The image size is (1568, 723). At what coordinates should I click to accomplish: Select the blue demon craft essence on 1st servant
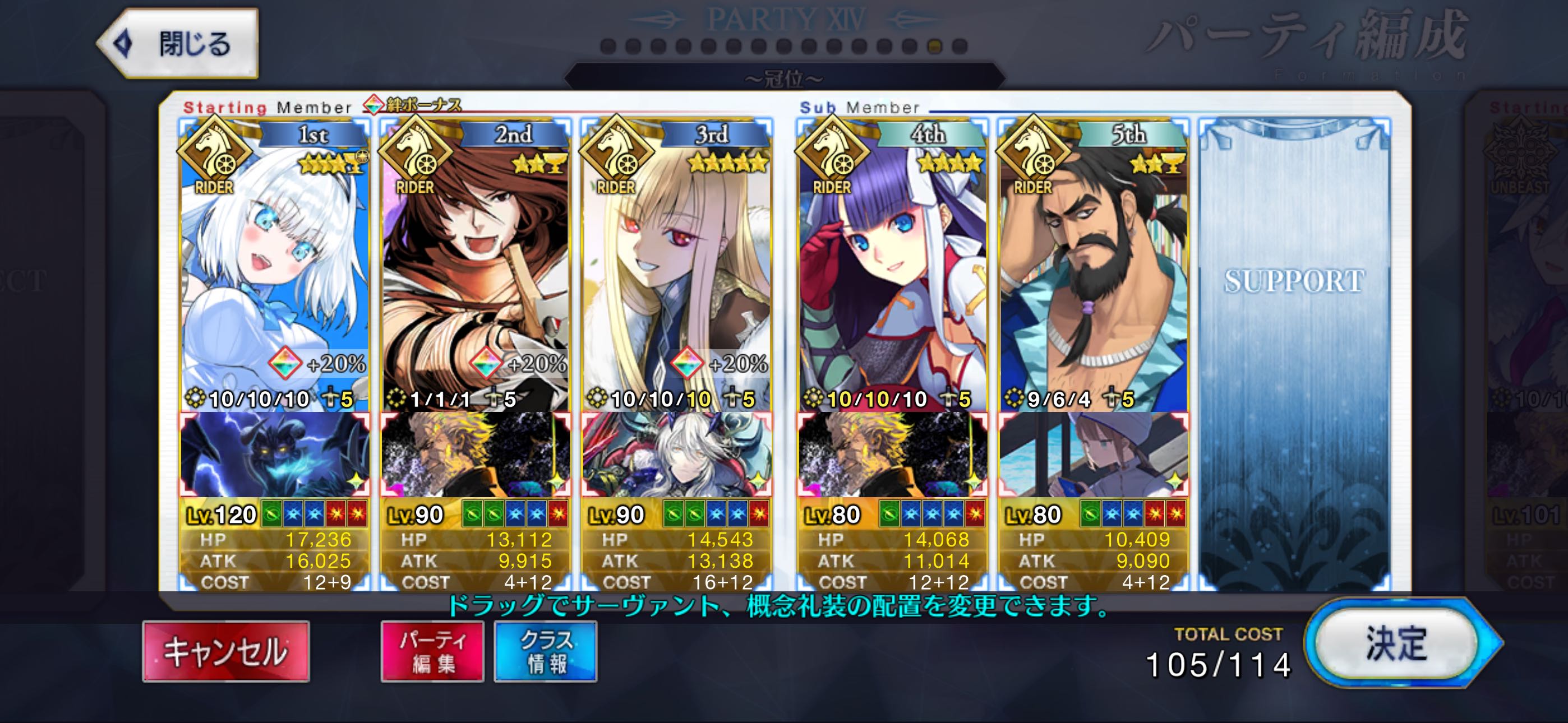point(275,455)
